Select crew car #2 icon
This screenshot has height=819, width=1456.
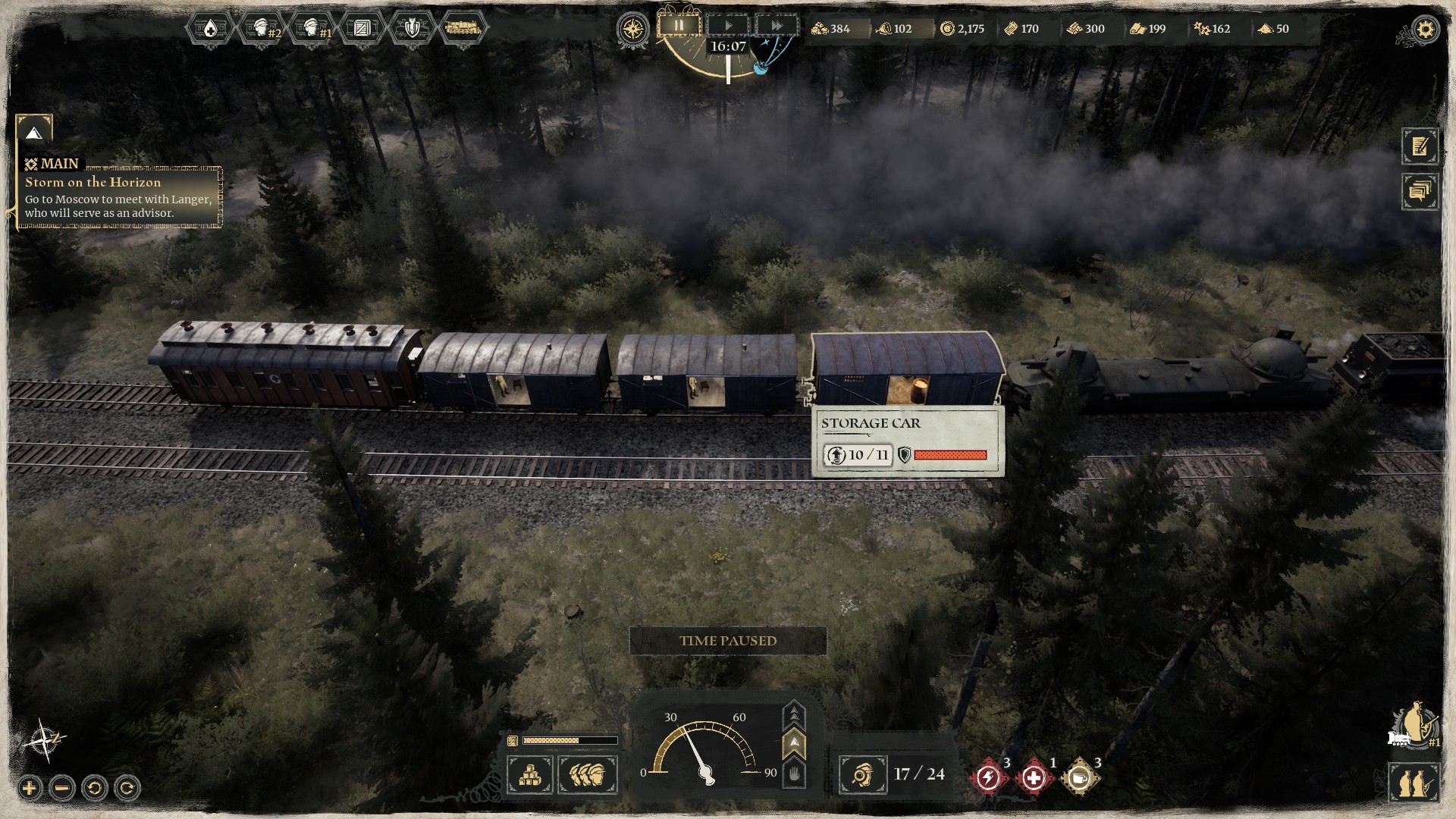point(261,29)
